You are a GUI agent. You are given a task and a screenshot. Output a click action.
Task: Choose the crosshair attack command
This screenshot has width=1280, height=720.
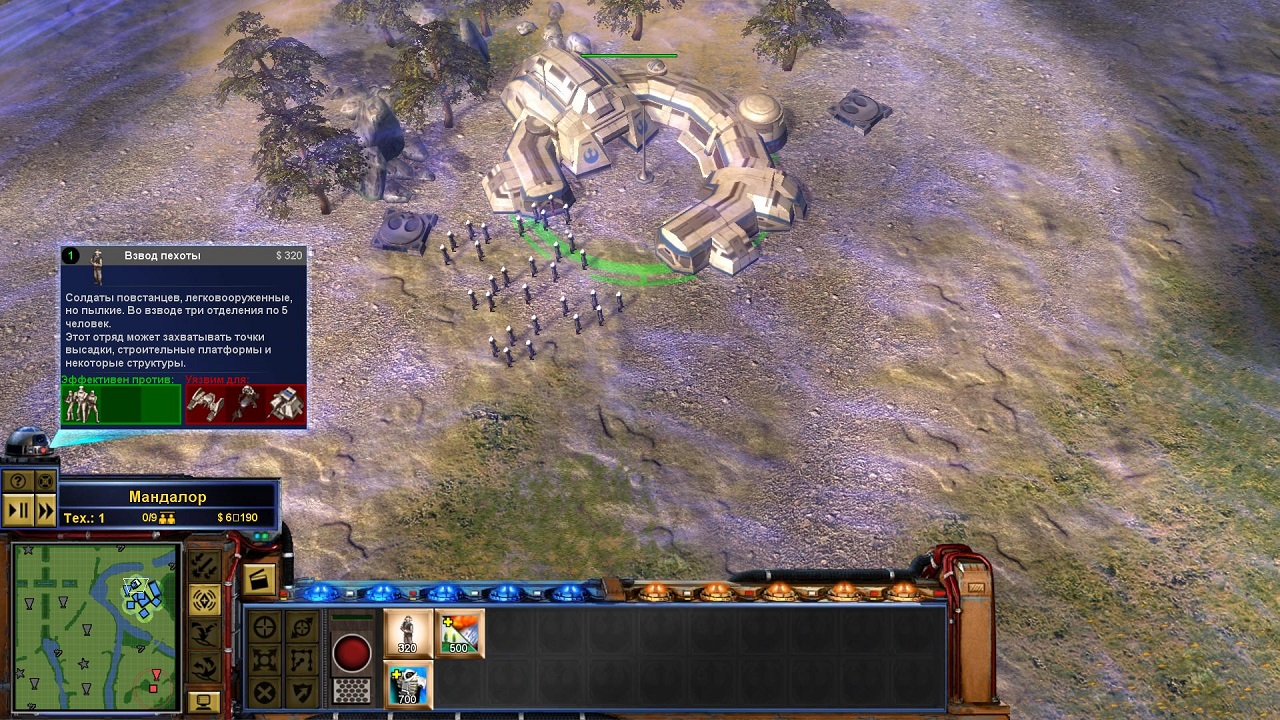coord(265,627)
